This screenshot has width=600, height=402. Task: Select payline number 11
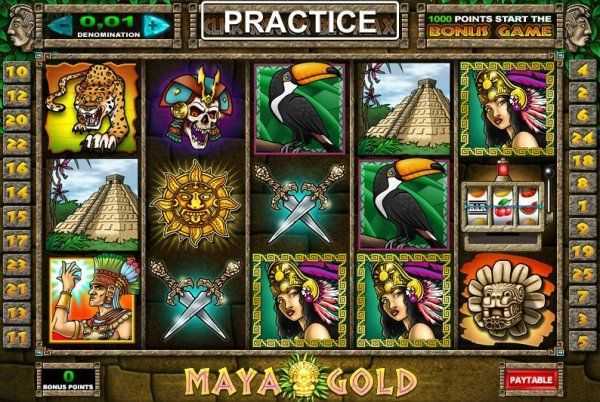(x=17, y=337)
